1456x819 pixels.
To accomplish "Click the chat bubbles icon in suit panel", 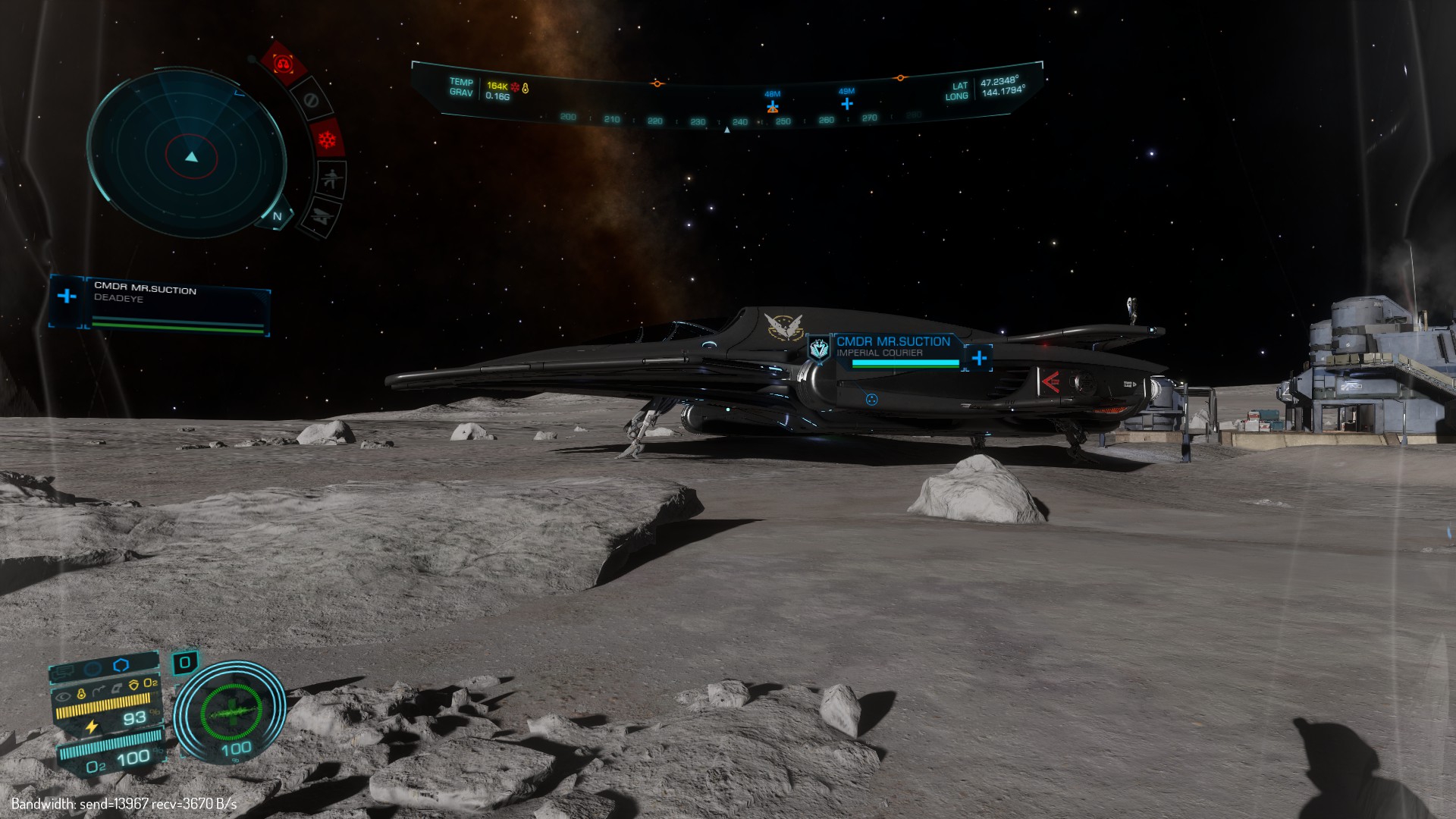I will [x=64, y=670].
